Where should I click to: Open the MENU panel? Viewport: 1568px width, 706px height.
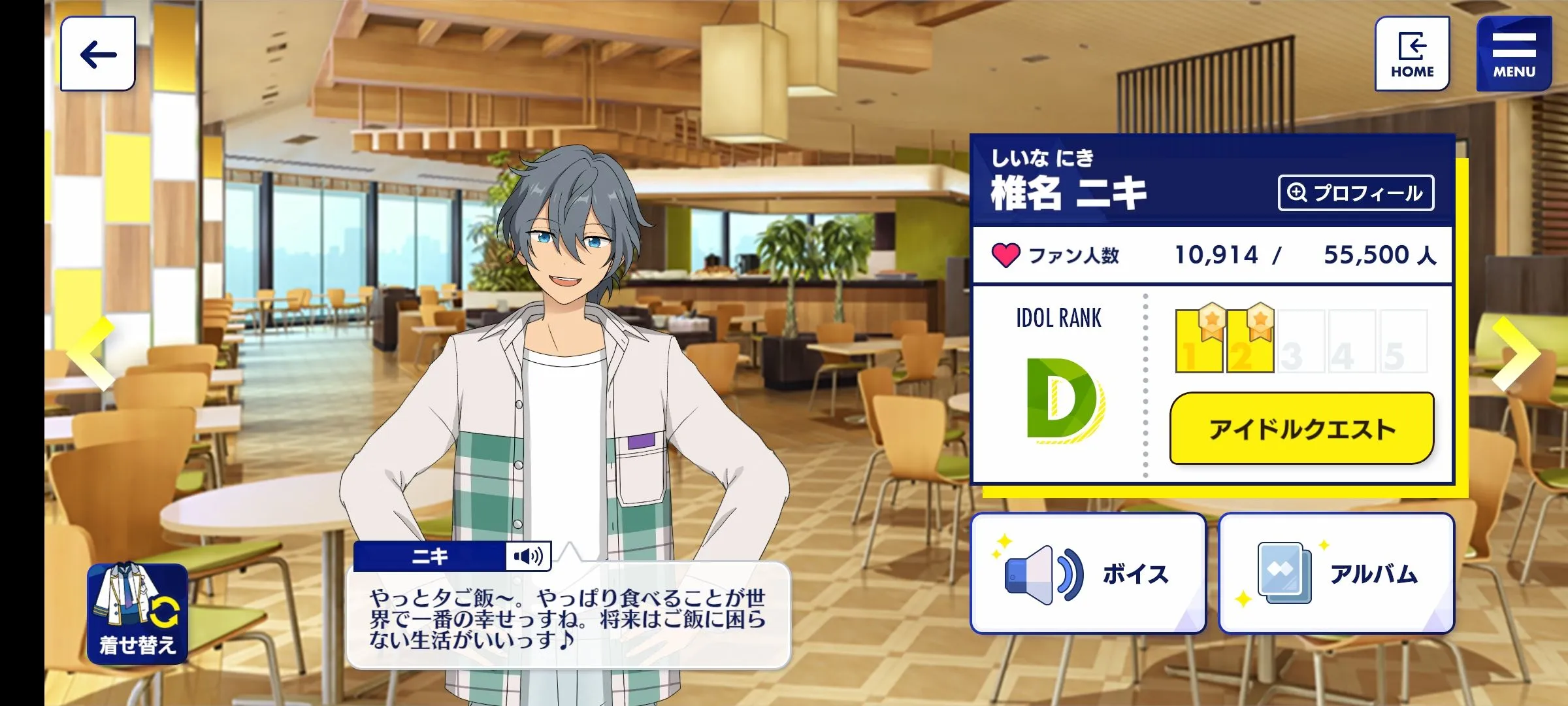pyautogui.click(x=1514, y=54)
